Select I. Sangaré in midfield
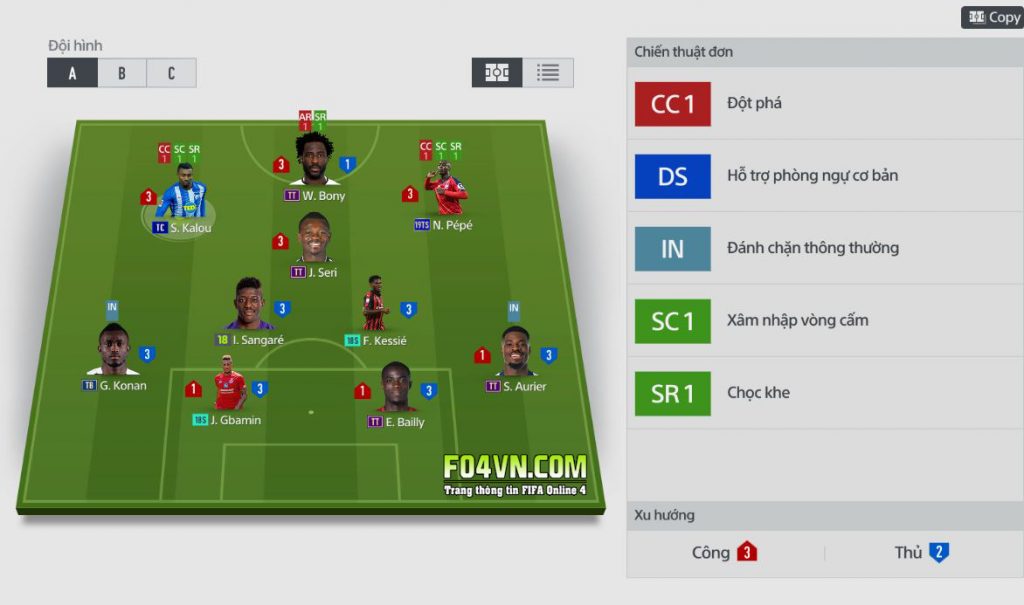The image size is (1024, 605). 249,306
